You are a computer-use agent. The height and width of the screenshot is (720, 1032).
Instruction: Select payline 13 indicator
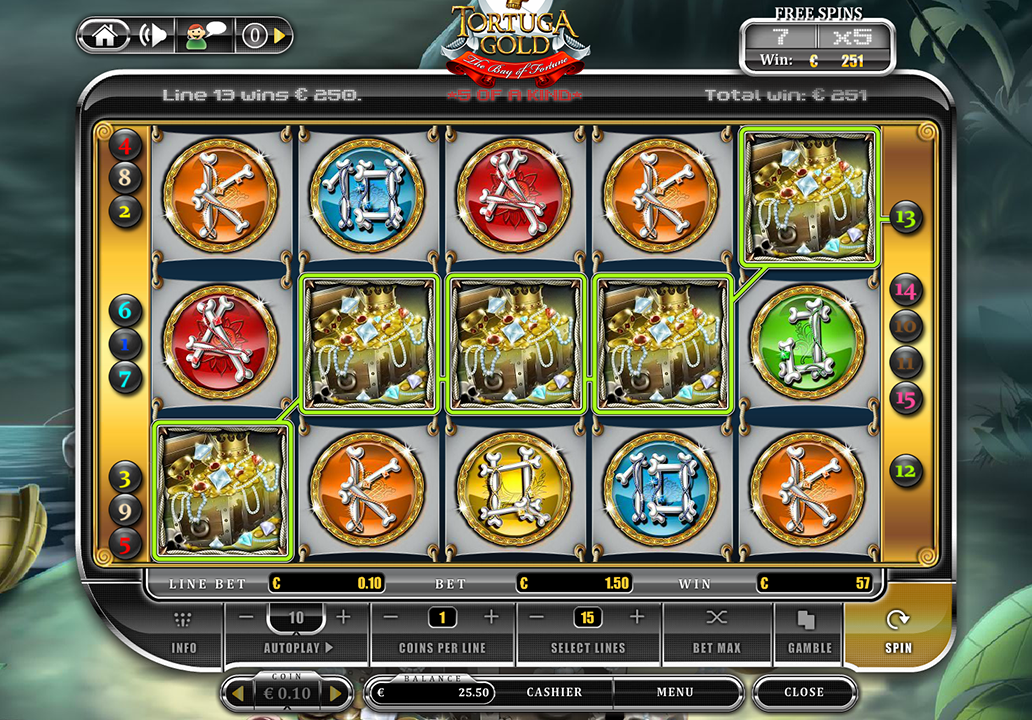point(906,216)
